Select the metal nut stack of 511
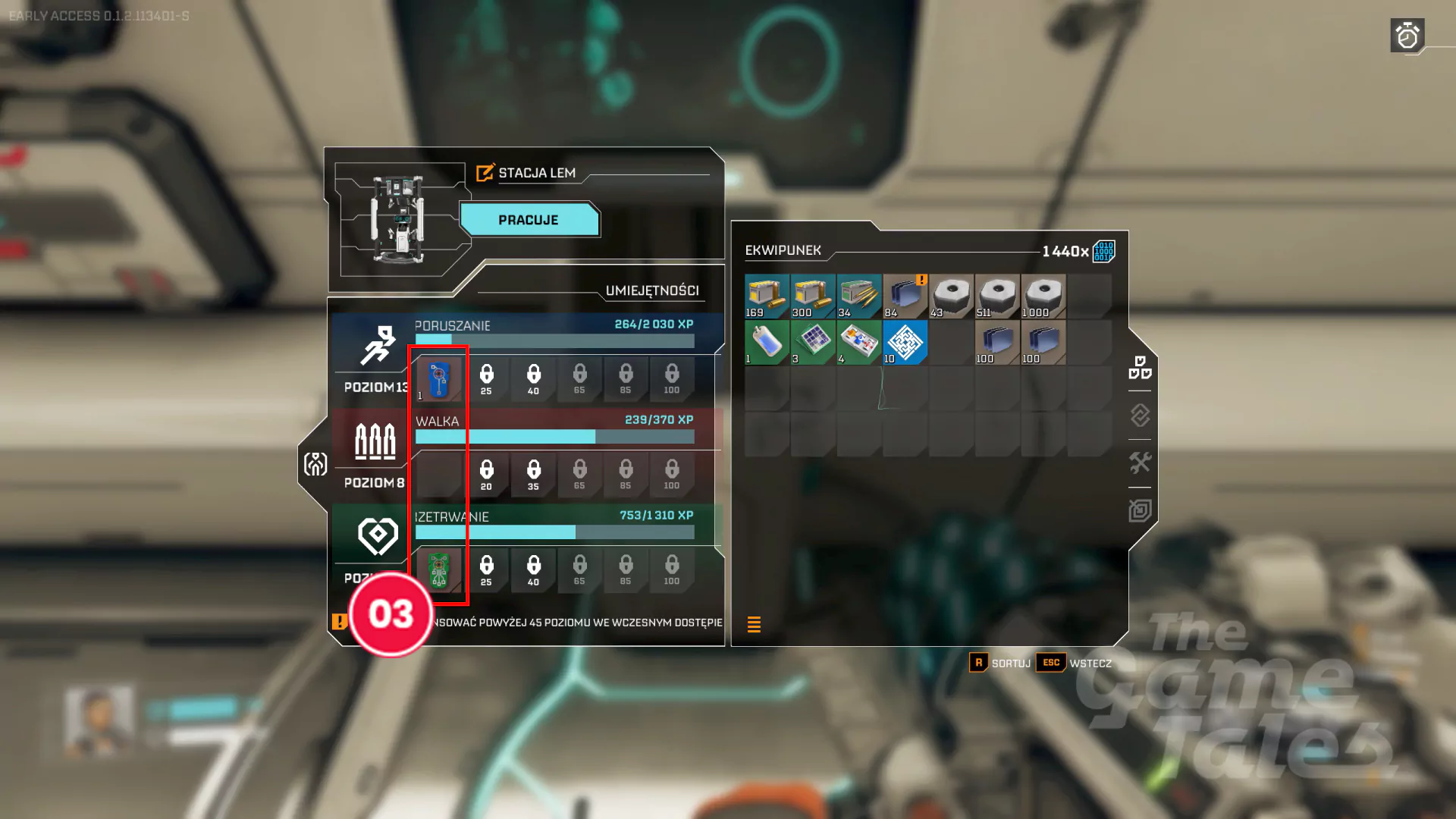This screenshot has width=1456, height=819. coord(997,296)
